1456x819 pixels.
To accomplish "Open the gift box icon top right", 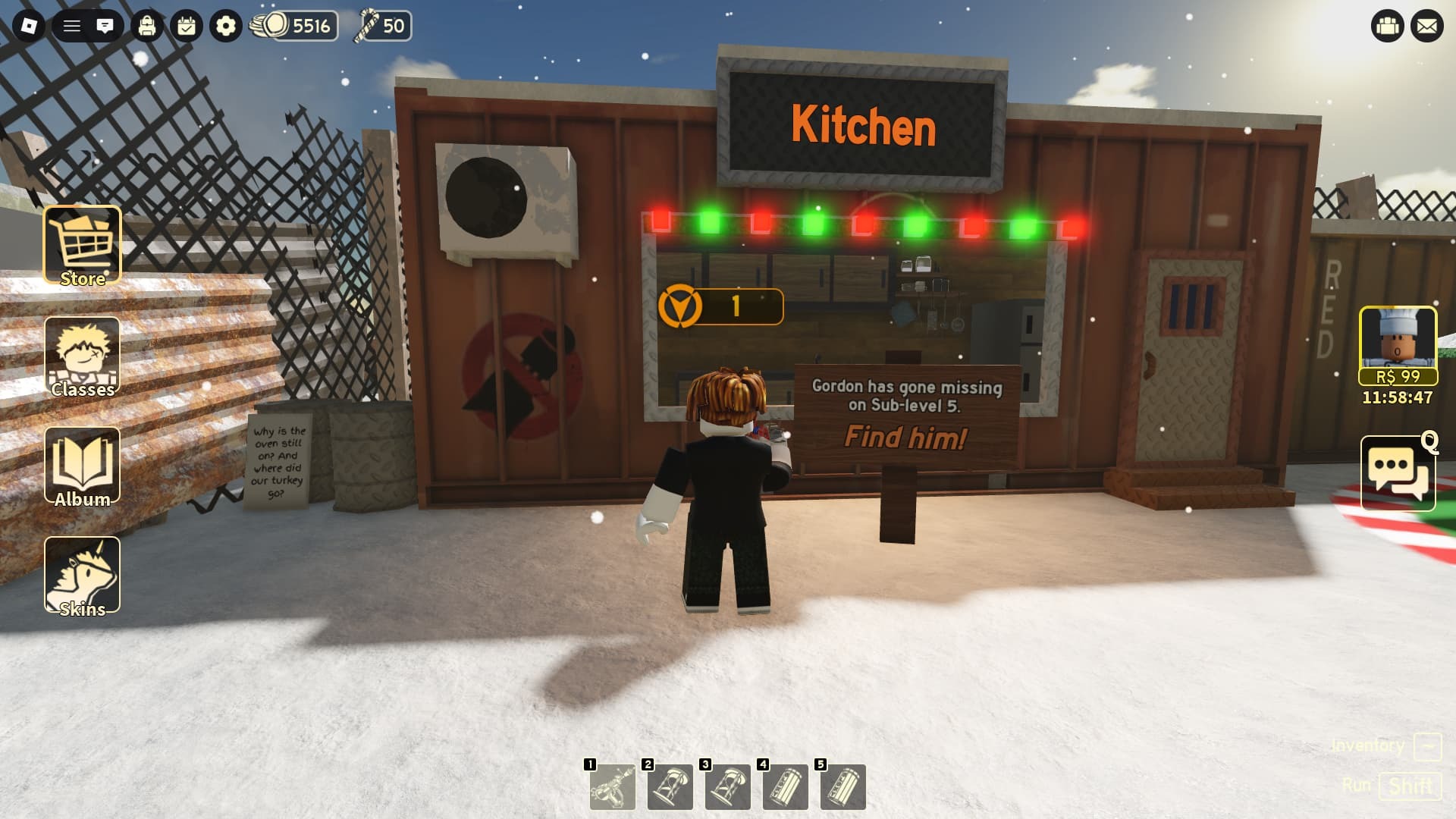I will [1387, 25].
